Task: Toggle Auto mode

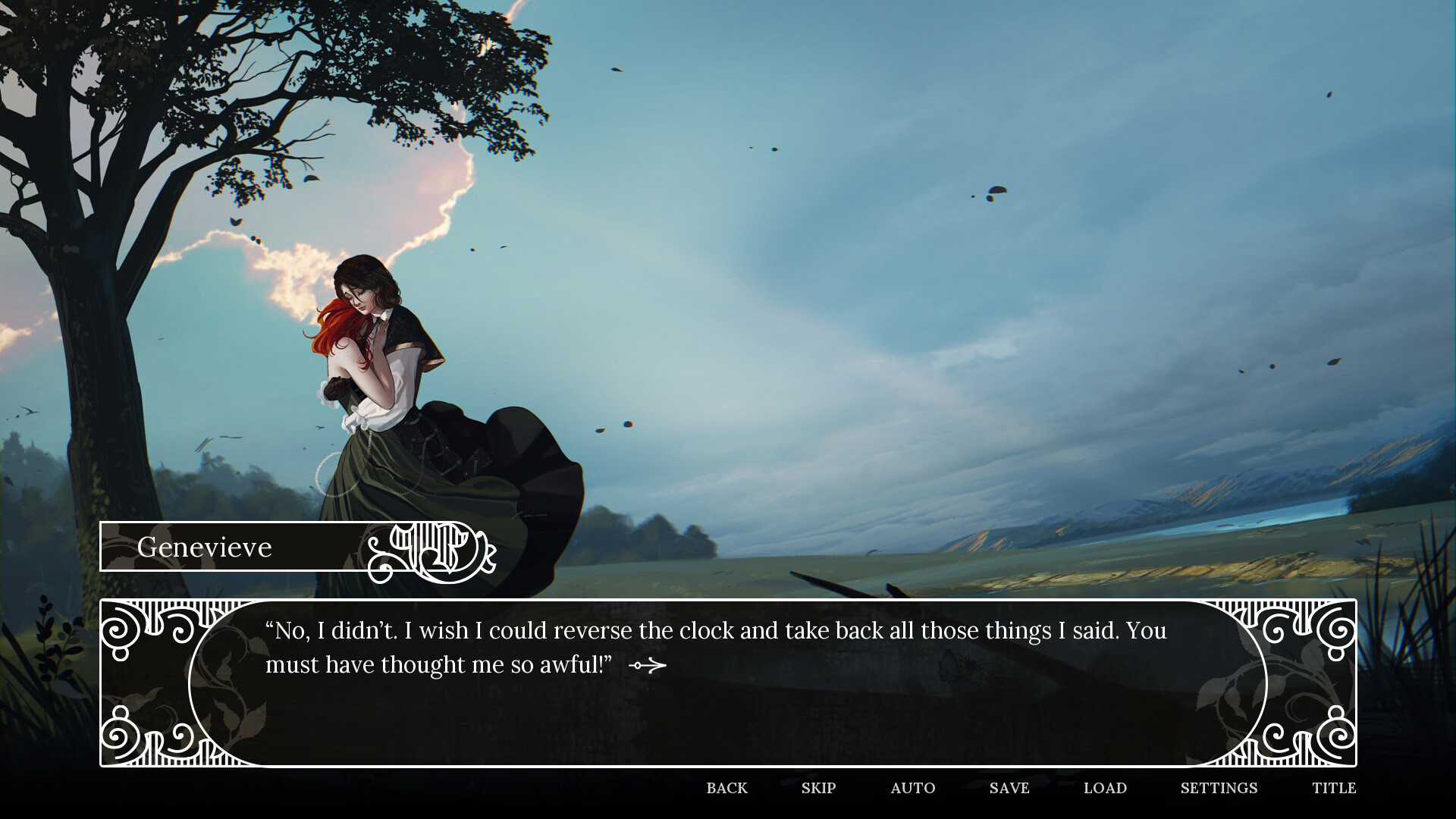Action: coord(912,788)
